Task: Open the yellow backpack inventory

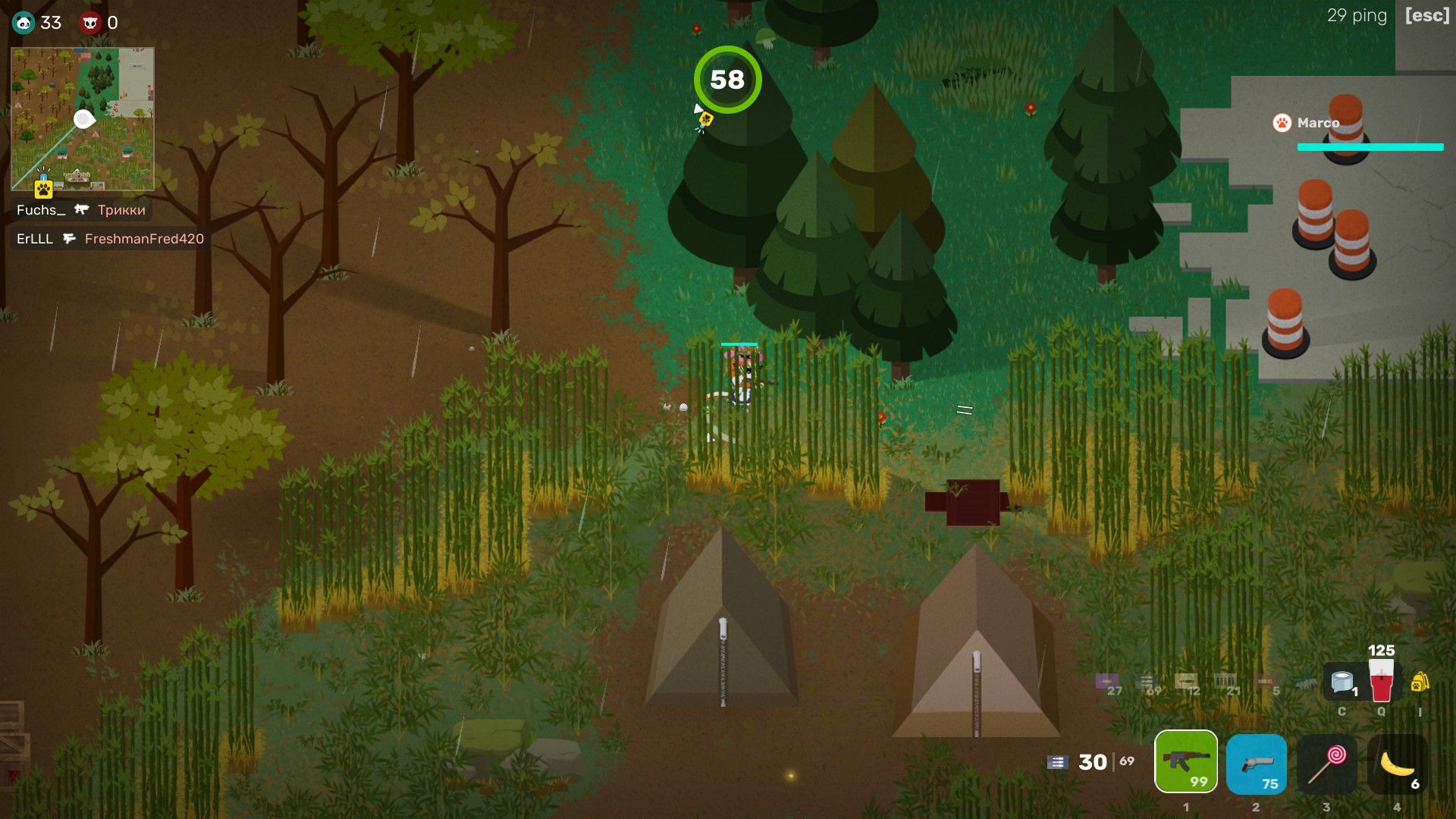Action: 1420,682
